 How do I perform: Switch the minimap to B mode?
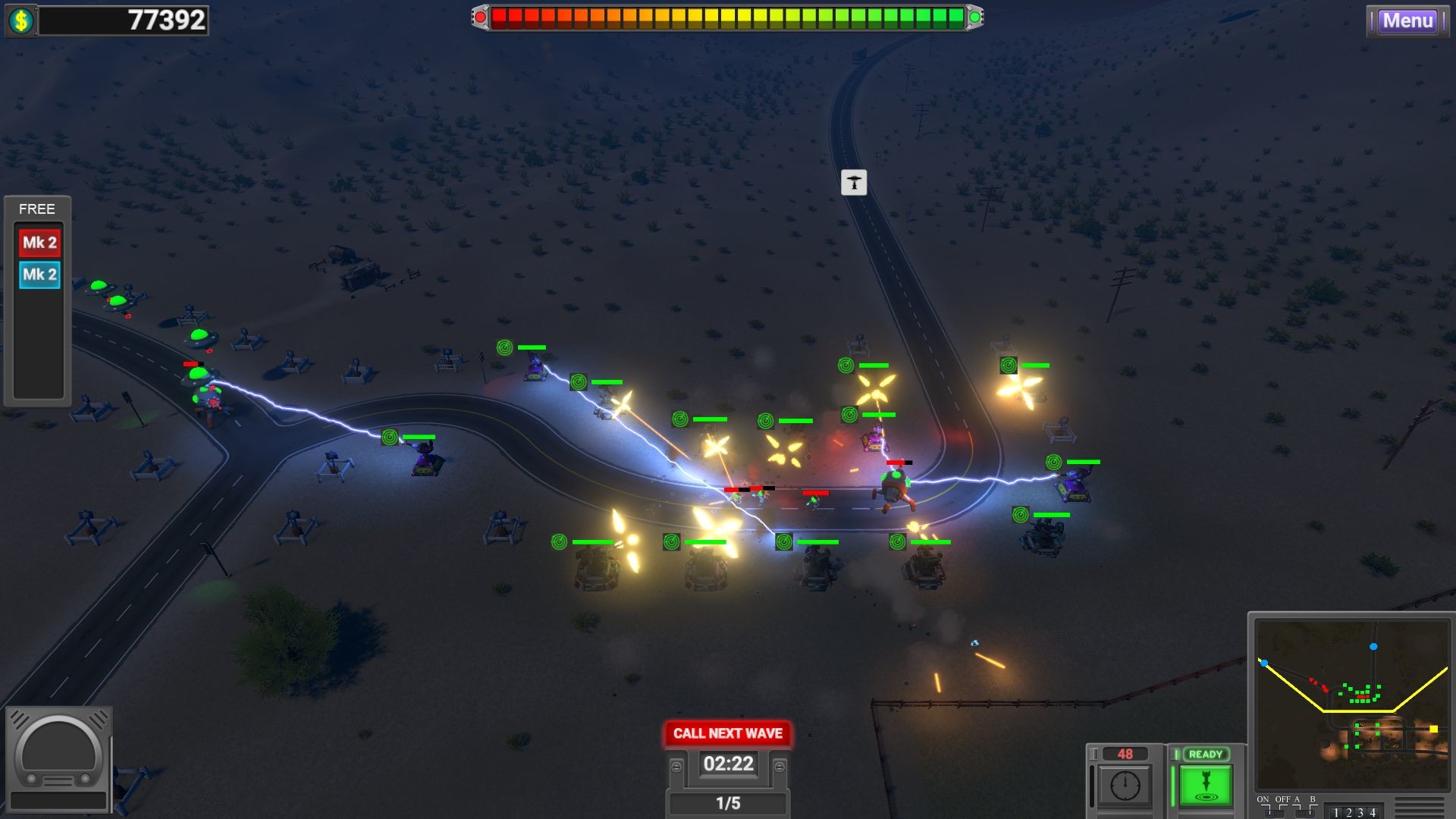click(x=1311, y=812)
